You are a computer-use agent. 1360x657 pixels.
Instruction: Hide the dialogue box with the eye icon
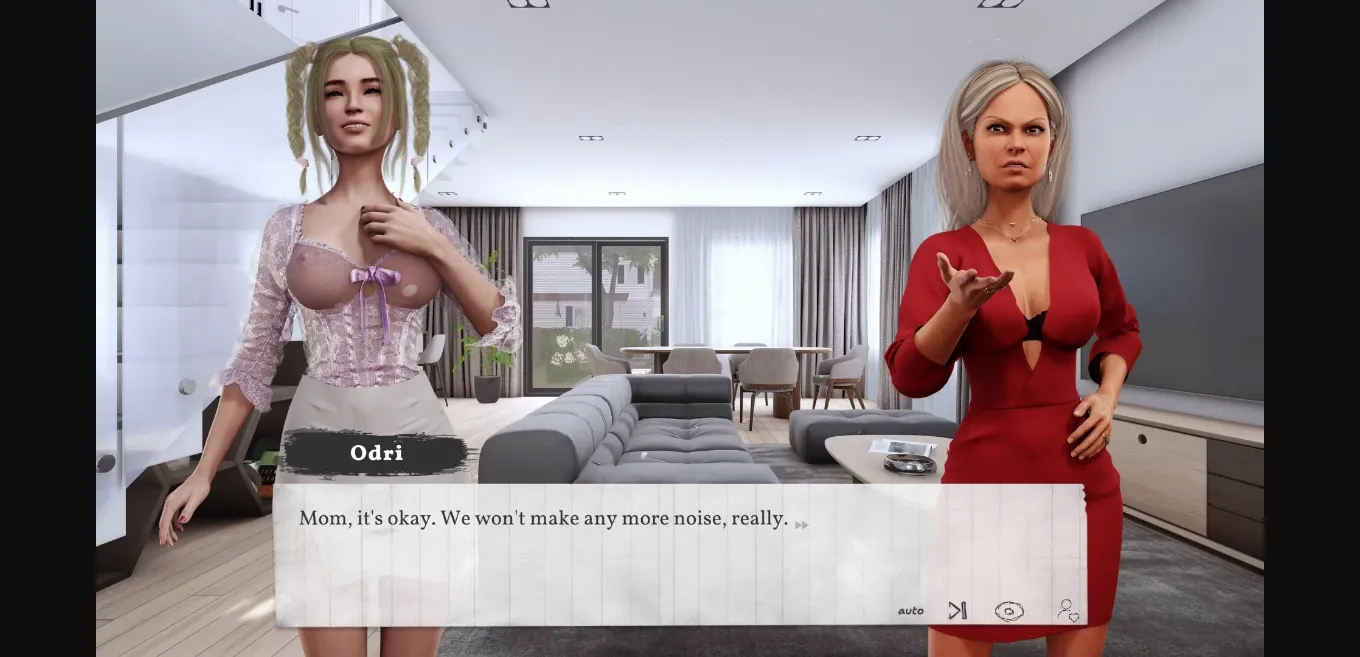point(1008,611)
